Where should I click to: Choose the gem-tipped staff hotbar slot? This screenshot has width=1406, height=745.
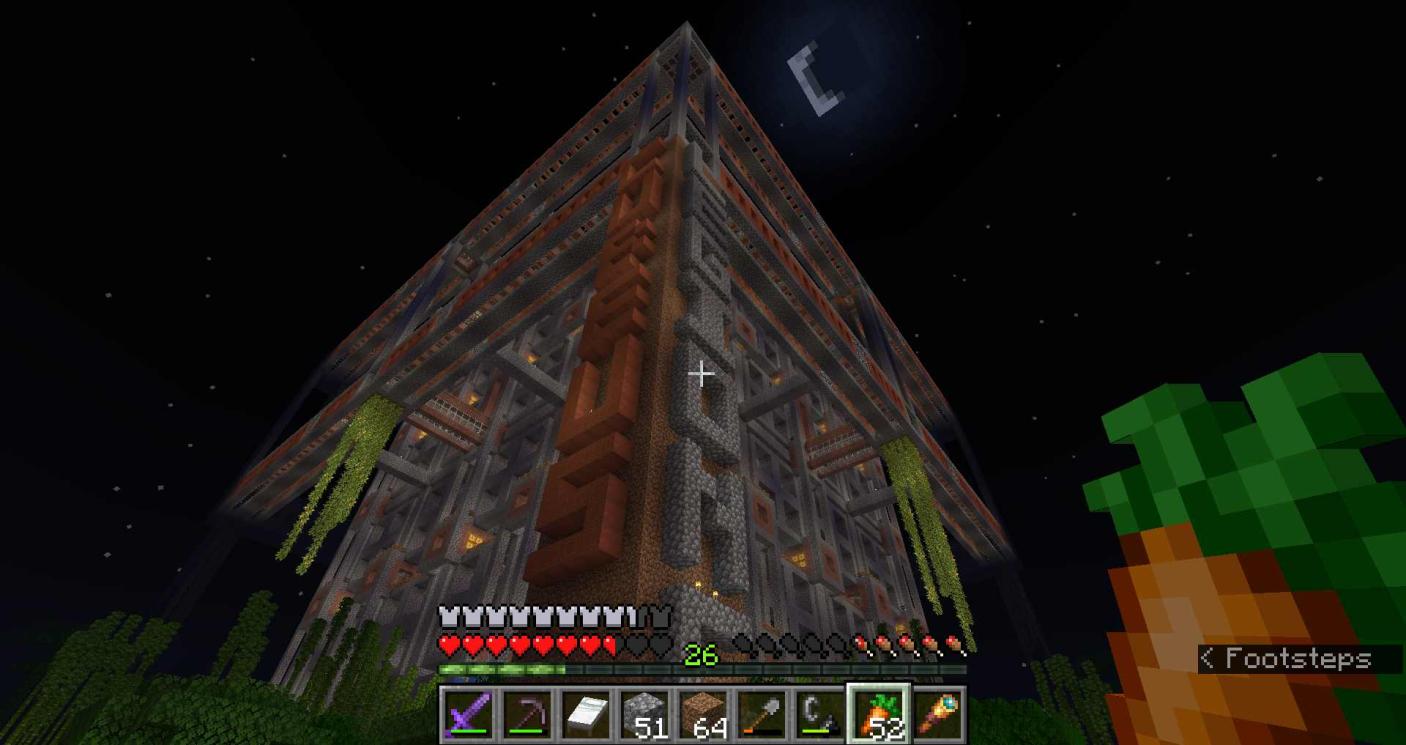[x=939, y=714]
